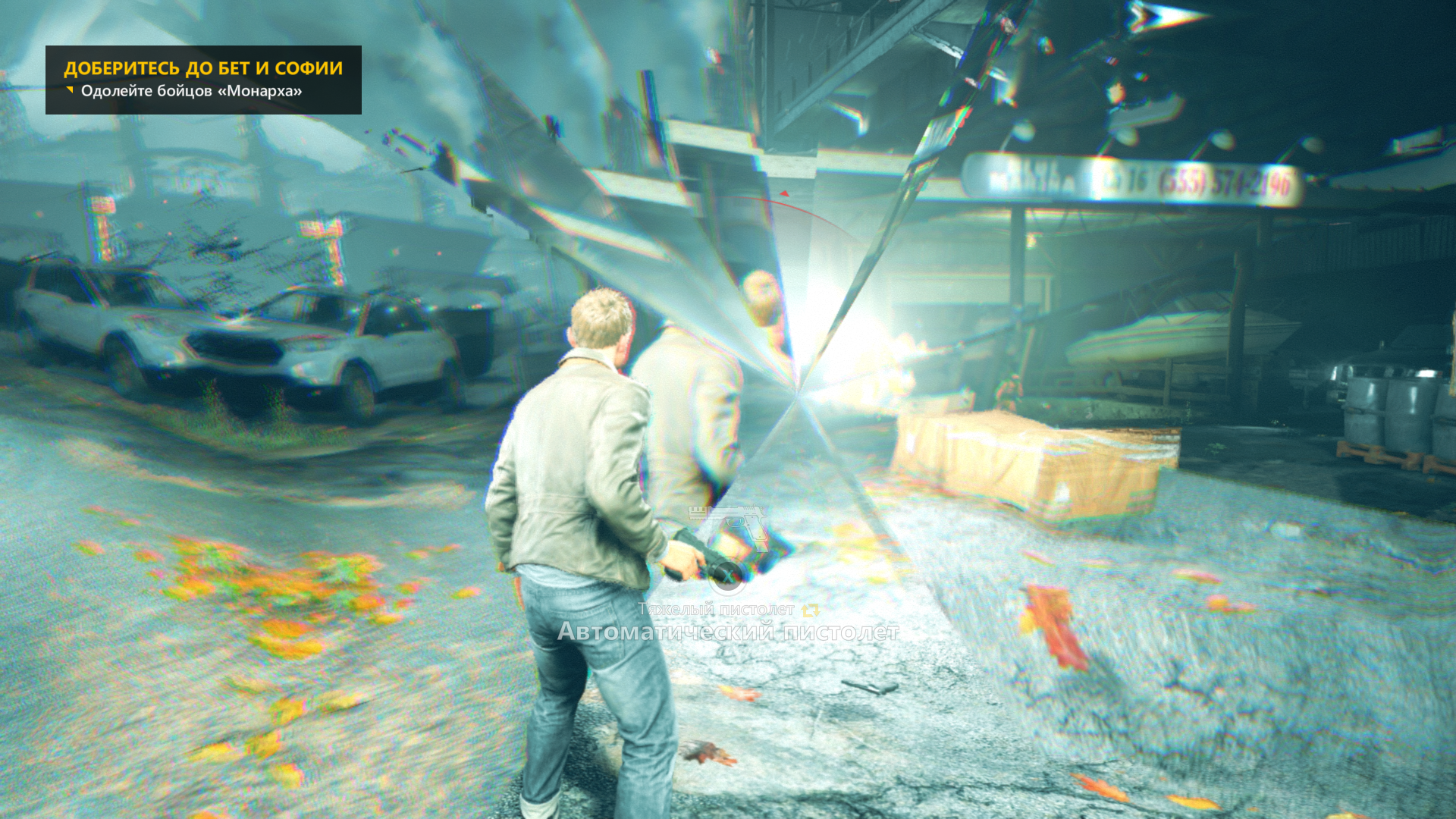Select the Автоматический пистолет weapon label
Image resolution: width=1456 pixels, height=819 pixels.
click(728, 632)
